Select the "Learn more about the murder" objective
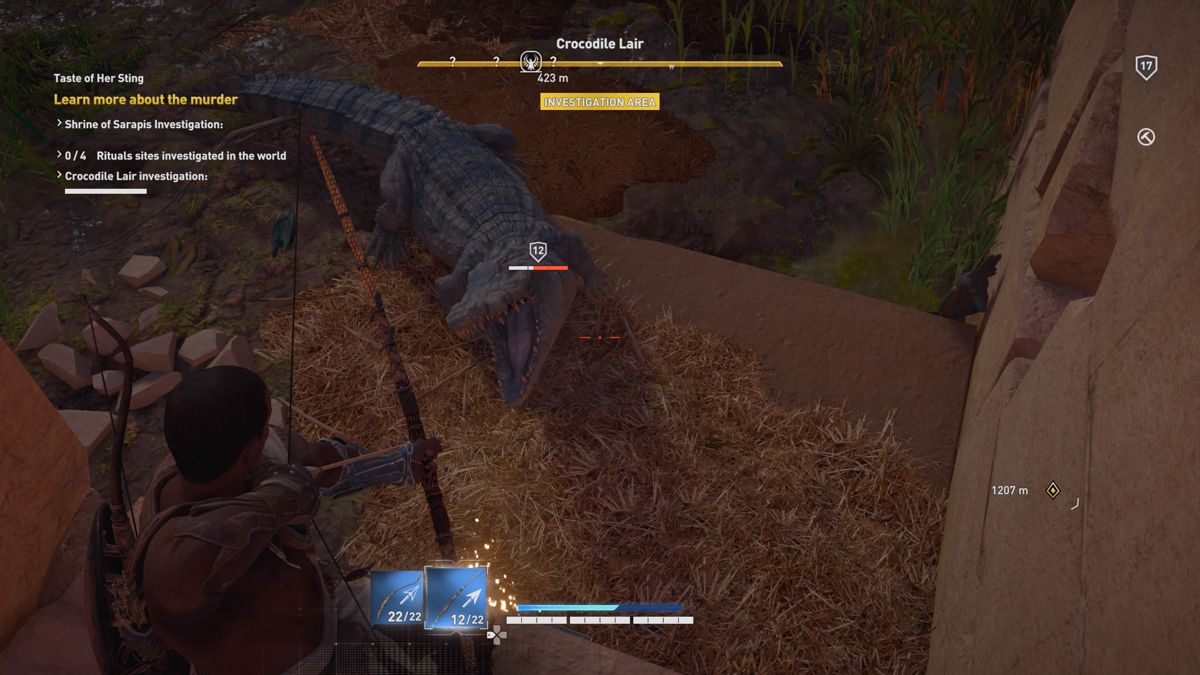 click(x=145, y=100)
